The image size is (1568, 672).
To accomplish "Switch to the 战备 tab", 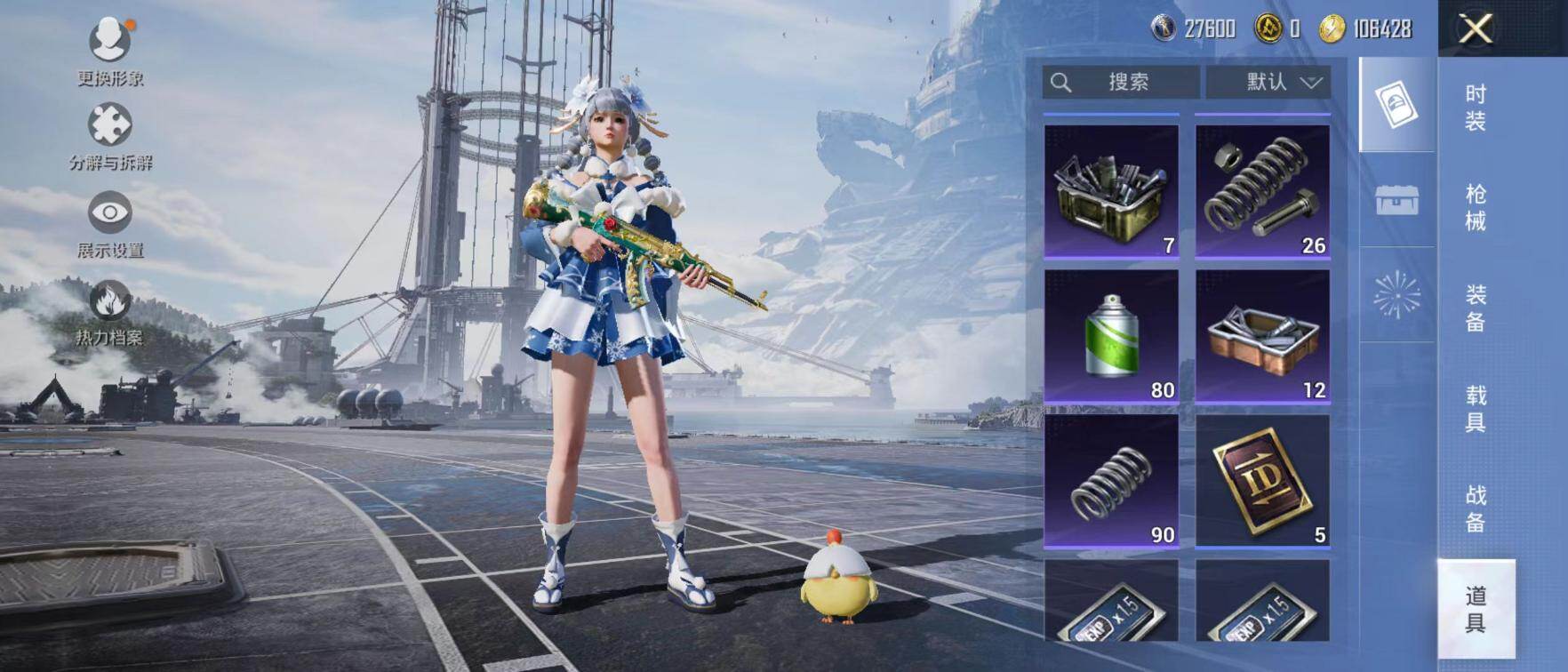I will tap(1476, 508).
